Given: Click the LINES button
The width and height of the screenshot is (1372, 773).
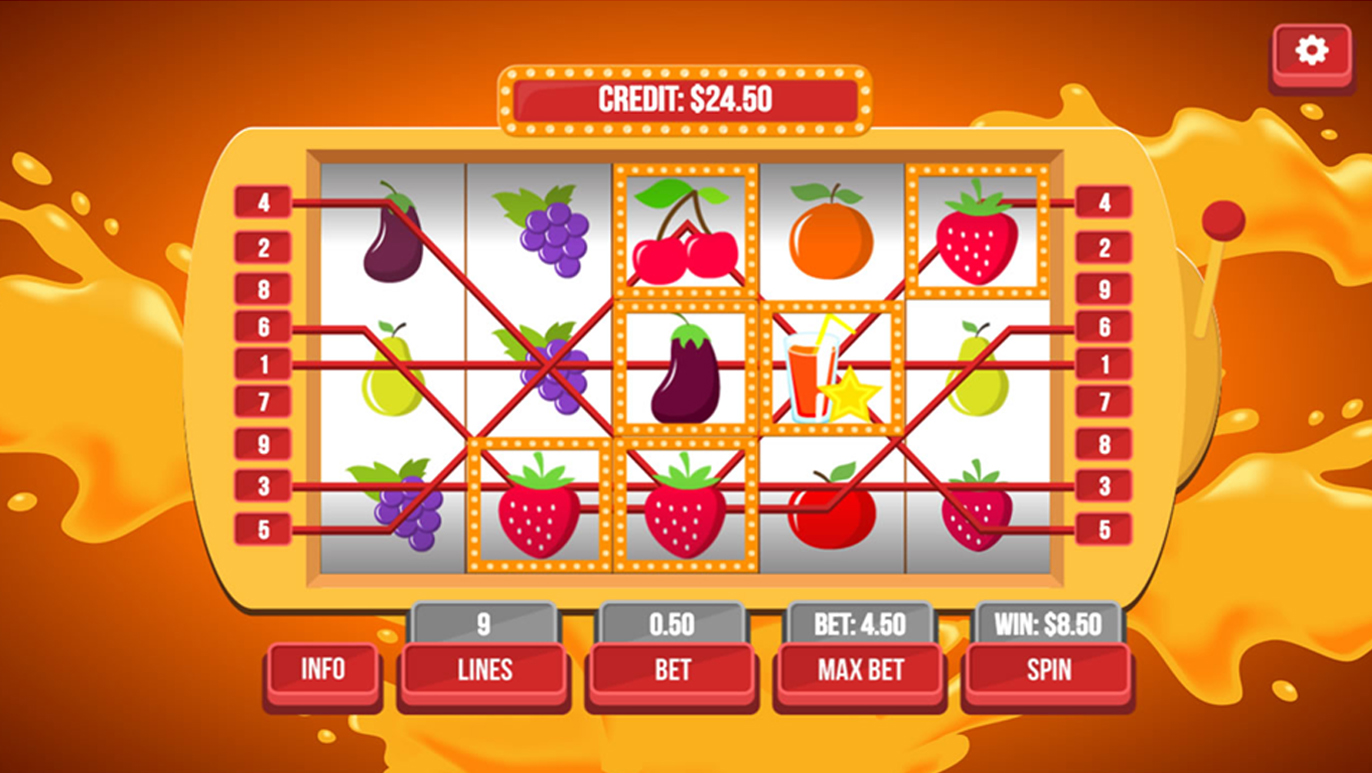Looking at the screenshot, I should pos(484,670).
